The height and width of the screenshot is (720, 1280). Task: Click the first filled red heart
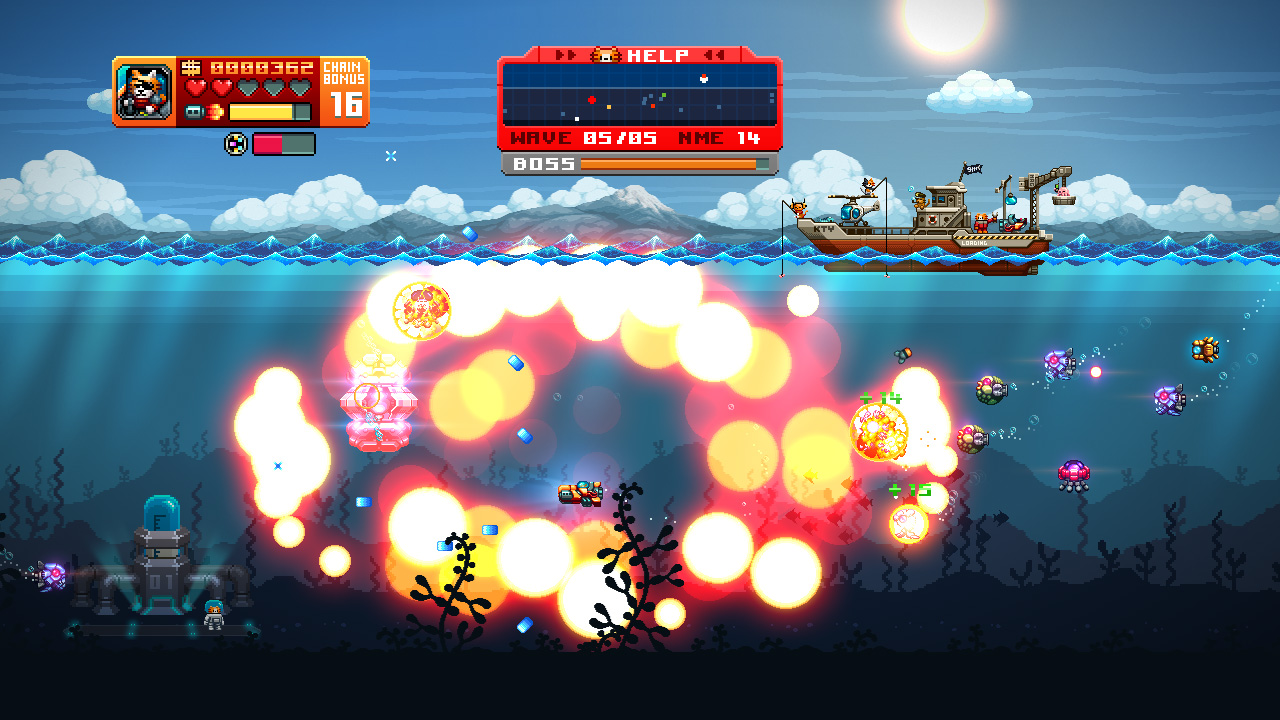[197, 87]
